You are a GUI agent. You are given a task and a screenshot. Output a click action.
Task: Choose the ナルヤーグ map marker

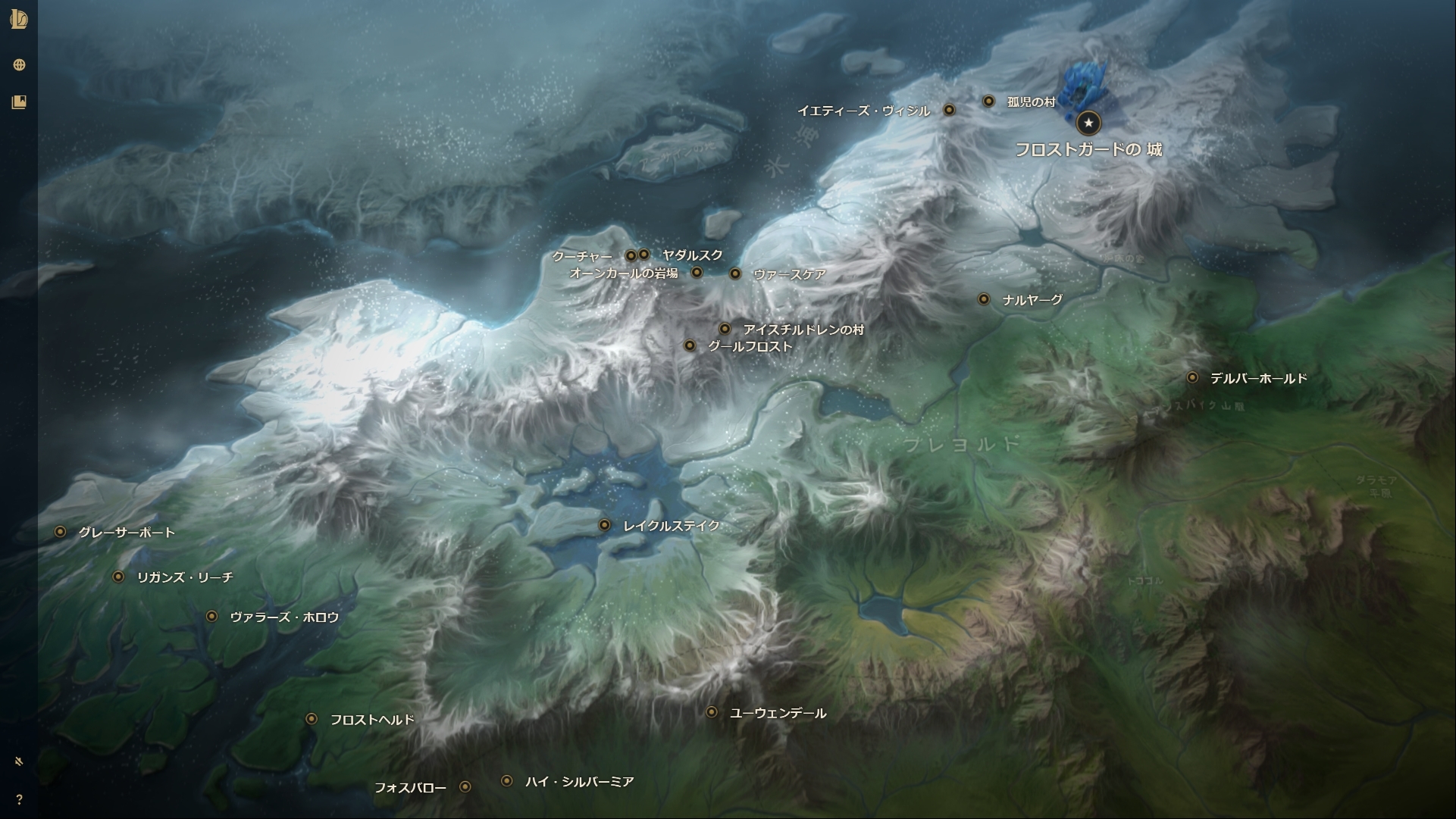pos(984,299)
